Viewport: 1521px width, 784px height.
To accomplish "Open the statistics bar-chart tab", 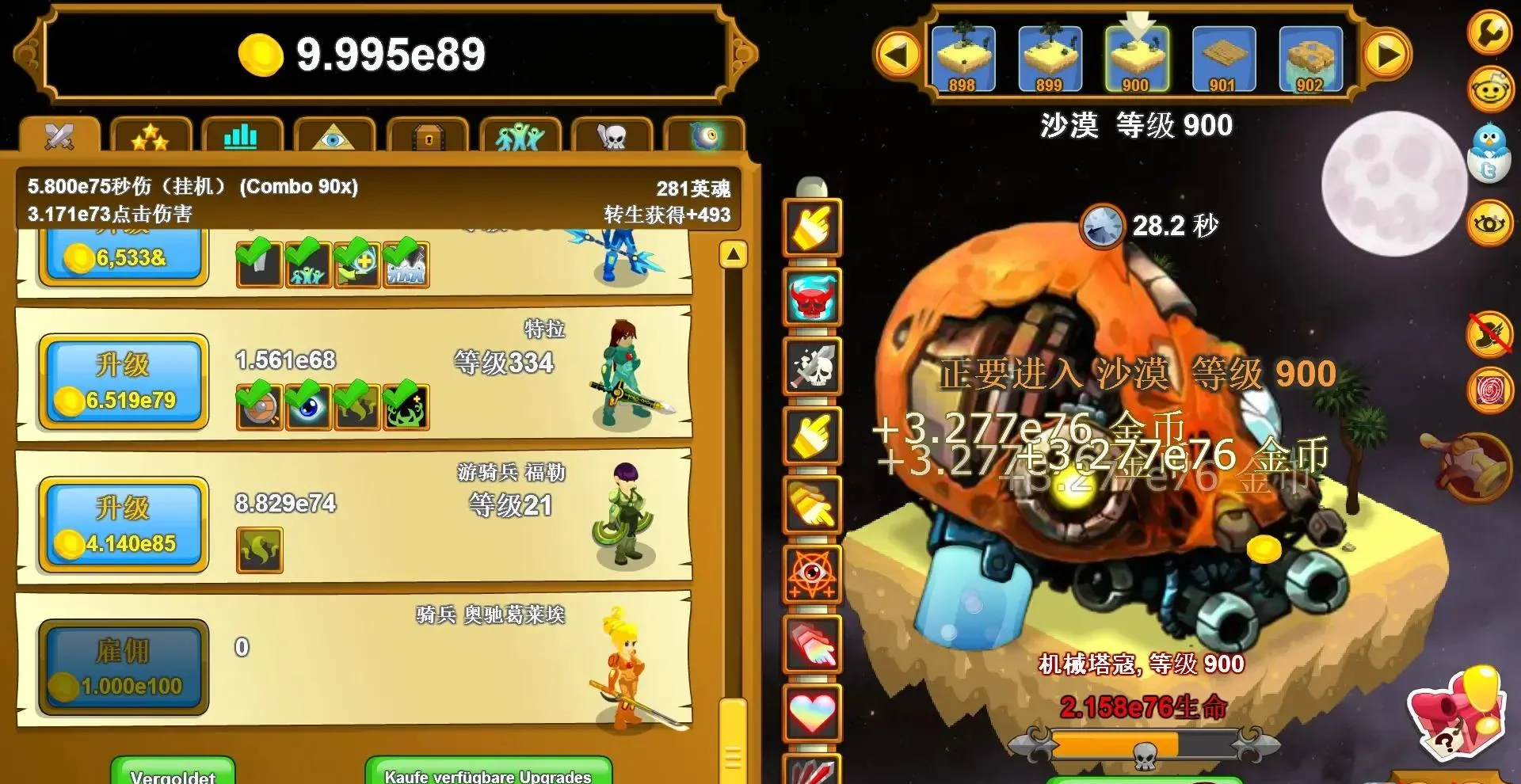I will (x=241, y=136).
